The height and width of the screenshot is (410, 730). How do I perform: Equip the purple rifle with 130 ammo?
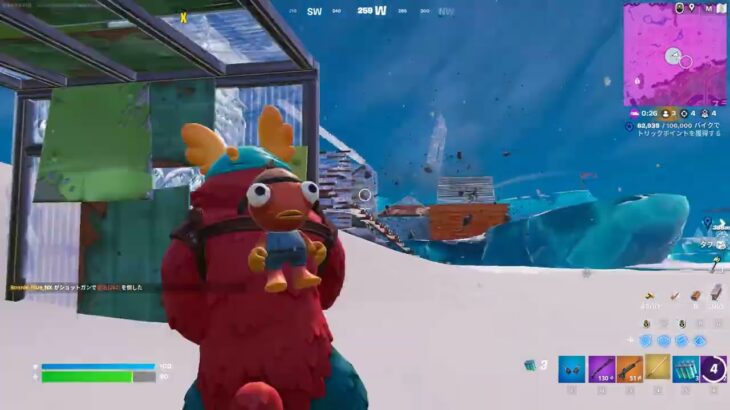pyautogui.click(x=600, y=369)
